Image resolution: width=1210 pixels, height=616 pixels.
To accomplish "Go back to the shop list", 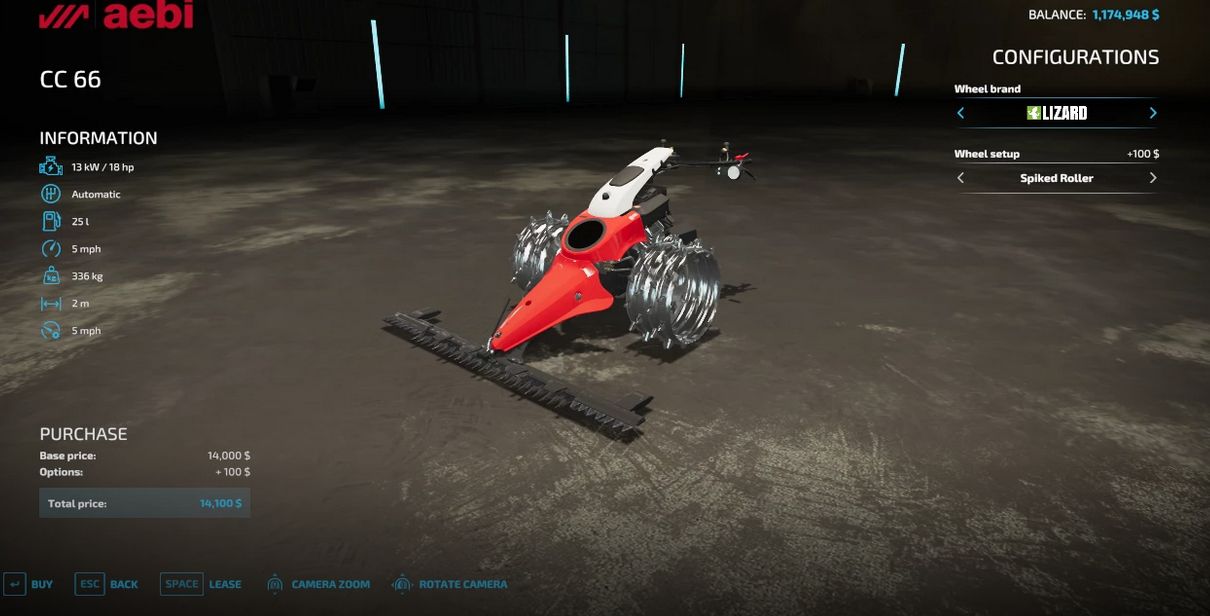I will click(107, 584).
